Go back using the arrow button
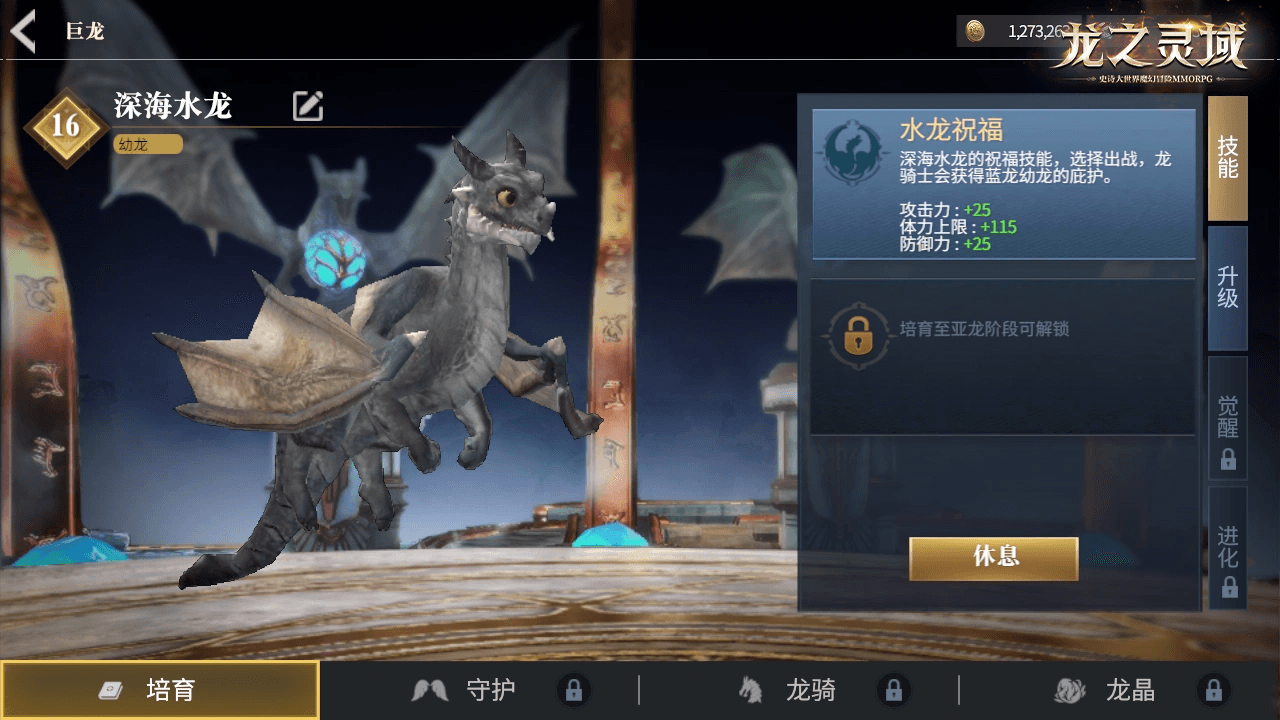Viewport: 1280px width, 720px height. 23,31
